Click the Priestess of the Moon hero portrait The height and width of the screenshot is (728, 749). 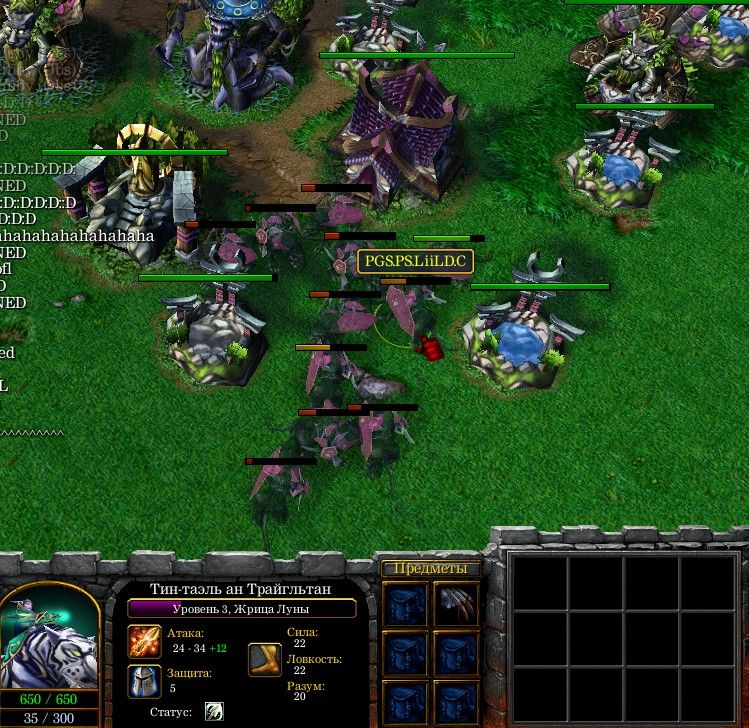click(x=50, y=637)
